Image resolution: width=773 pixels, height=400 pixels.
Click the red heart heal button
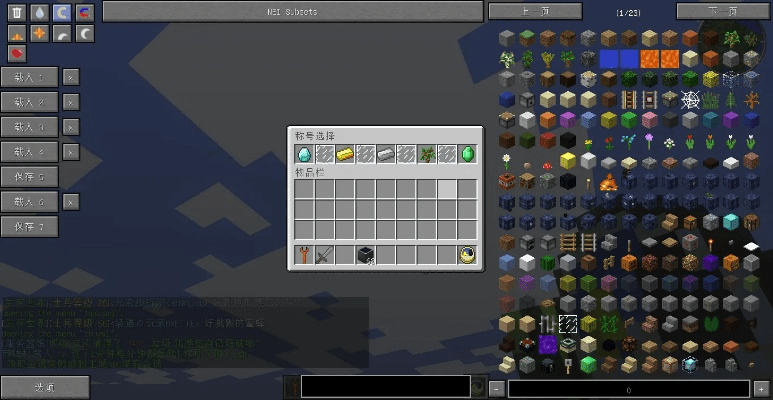(16, 53)
